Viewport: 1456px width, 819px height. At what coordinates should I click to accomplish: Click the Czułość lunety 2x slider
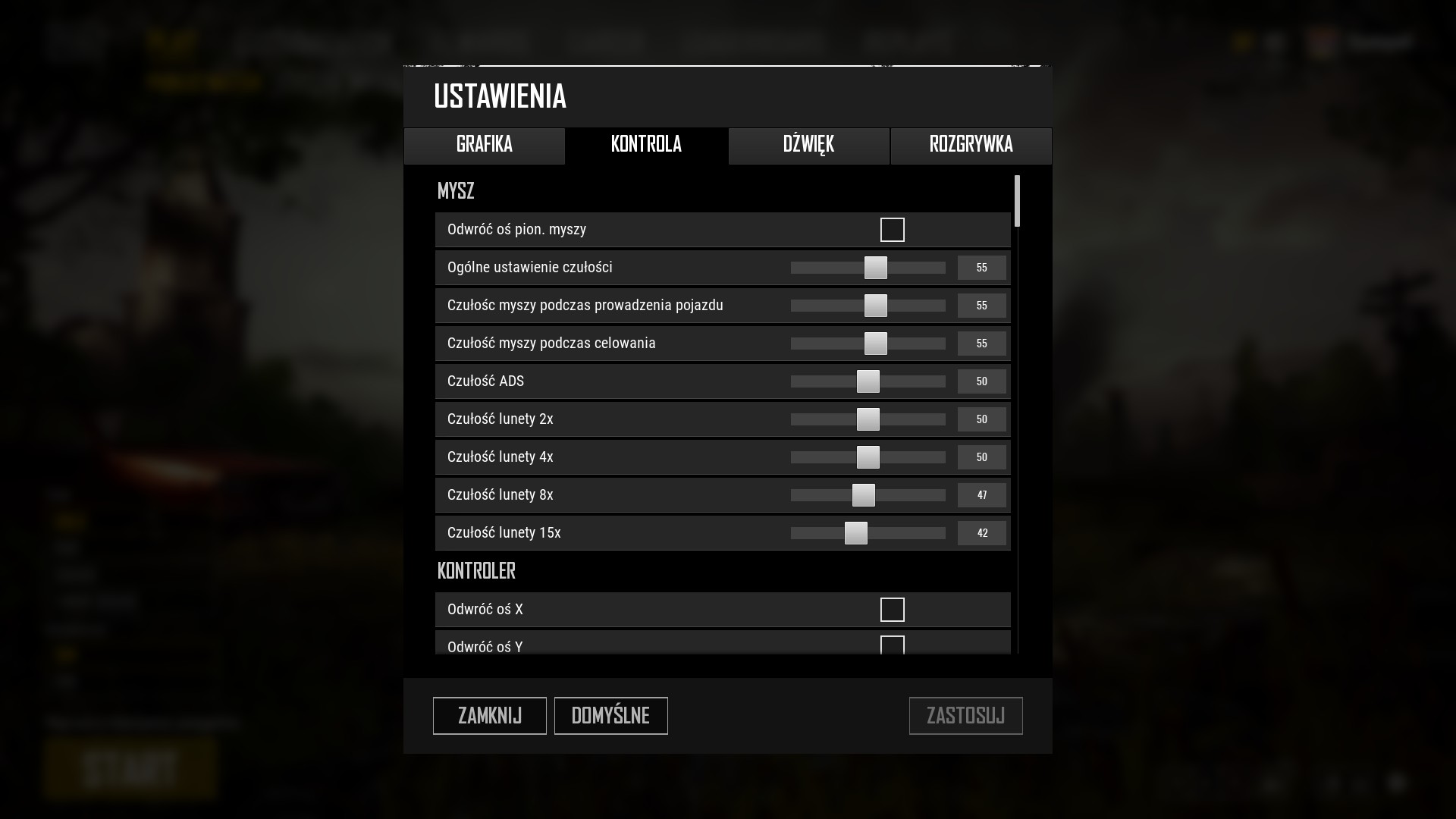[x=868, y=419]
